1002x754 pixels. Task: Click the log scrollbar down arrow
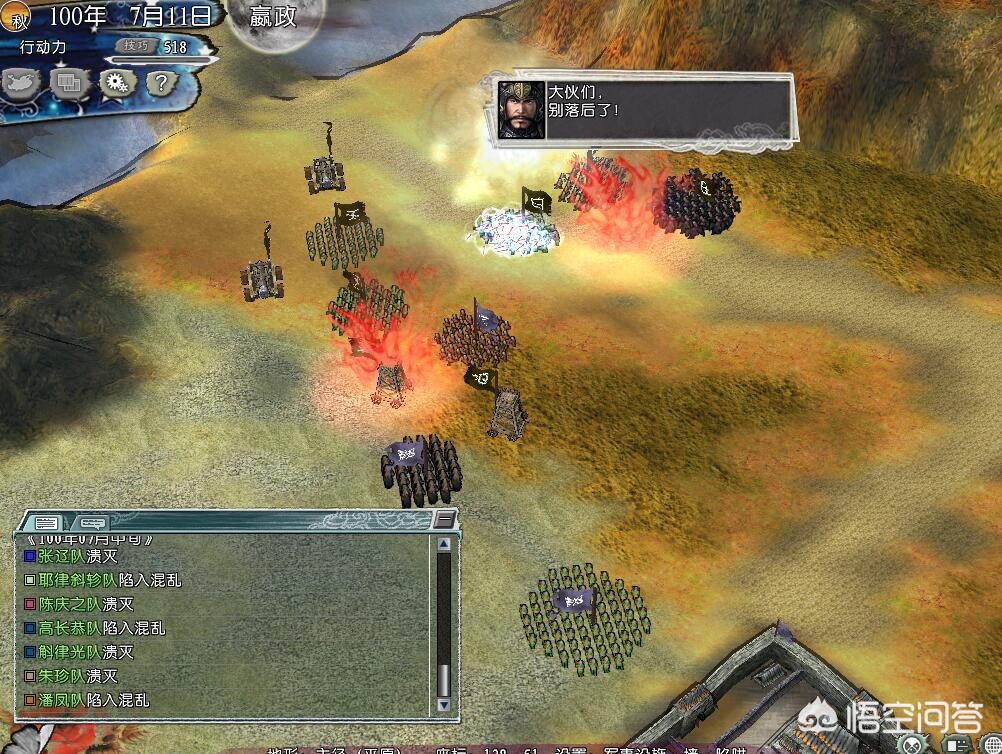444,705
